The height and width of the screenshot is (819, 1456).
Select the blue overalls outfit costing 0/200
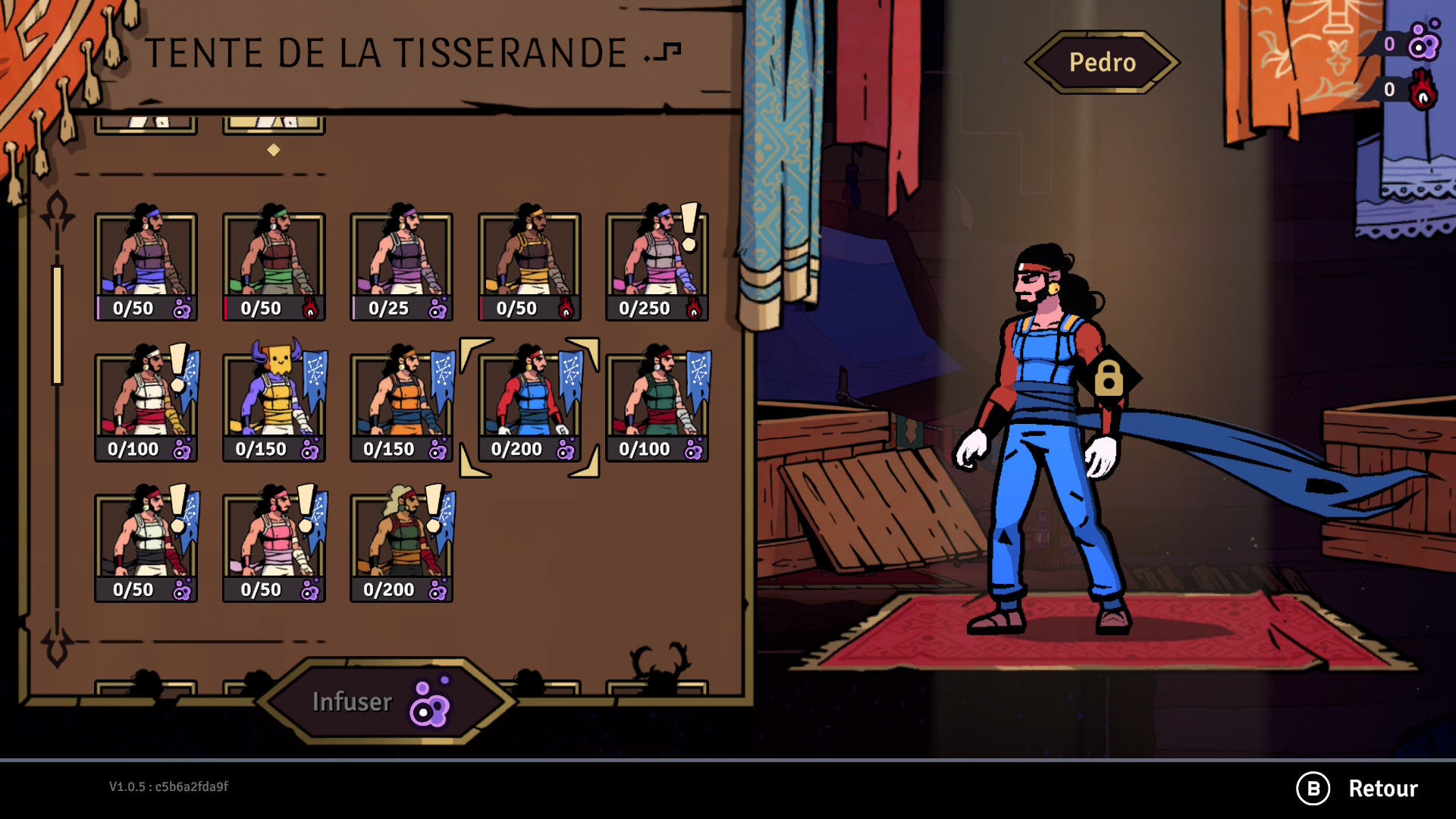(529, 406)
